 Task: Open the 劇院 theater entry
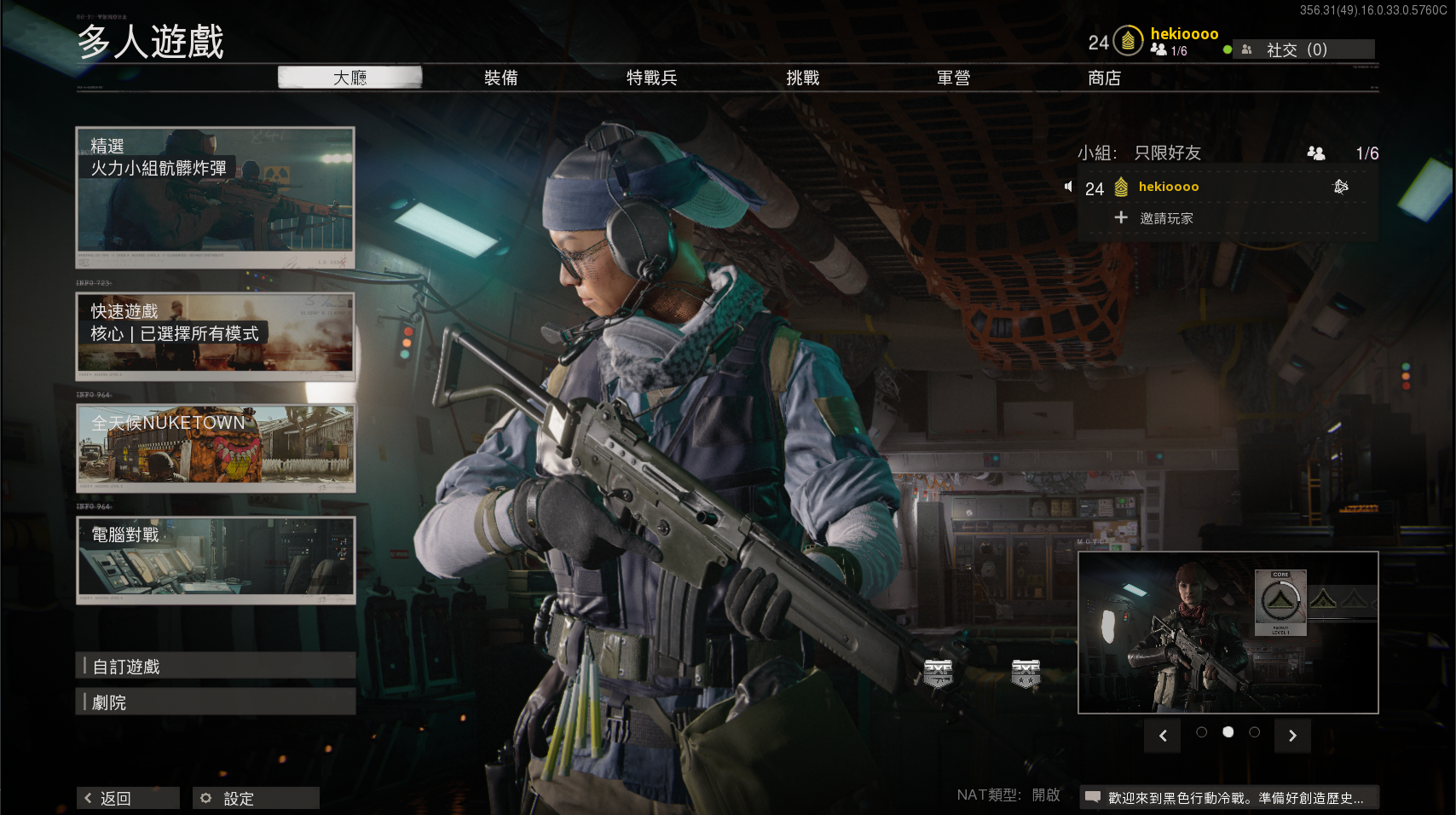(x=216, y=702)
